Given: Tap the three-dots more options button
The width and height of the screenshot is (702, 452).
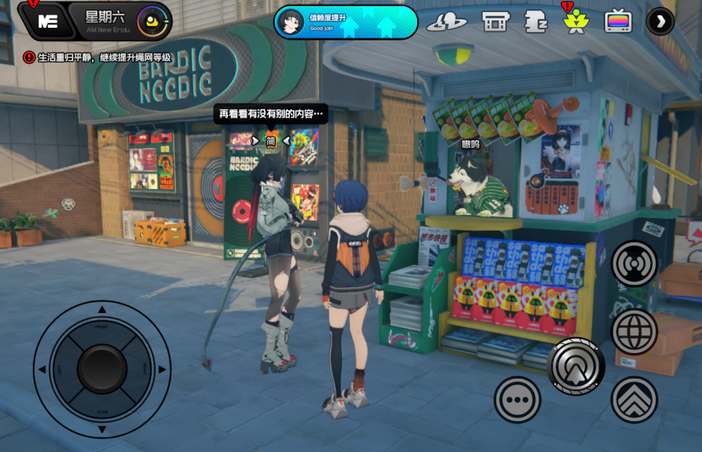Looking at the screenshot, I should click(x=517, y=399).
